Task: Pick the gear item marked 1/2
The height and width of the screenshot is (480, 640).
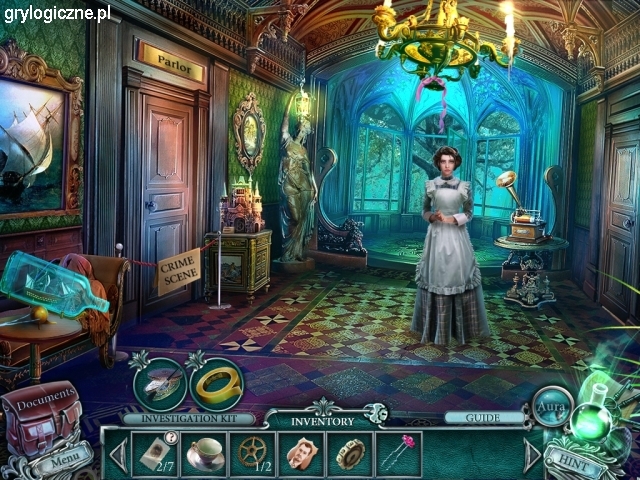Action: click(x=254, y=453)
